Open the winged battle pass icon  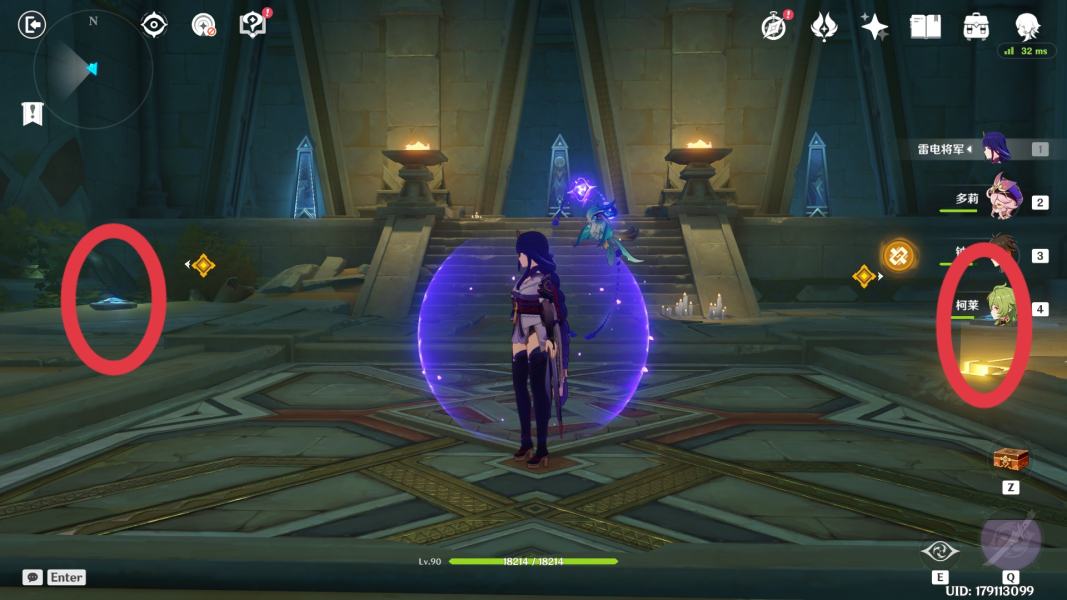[x=824, y=27]
